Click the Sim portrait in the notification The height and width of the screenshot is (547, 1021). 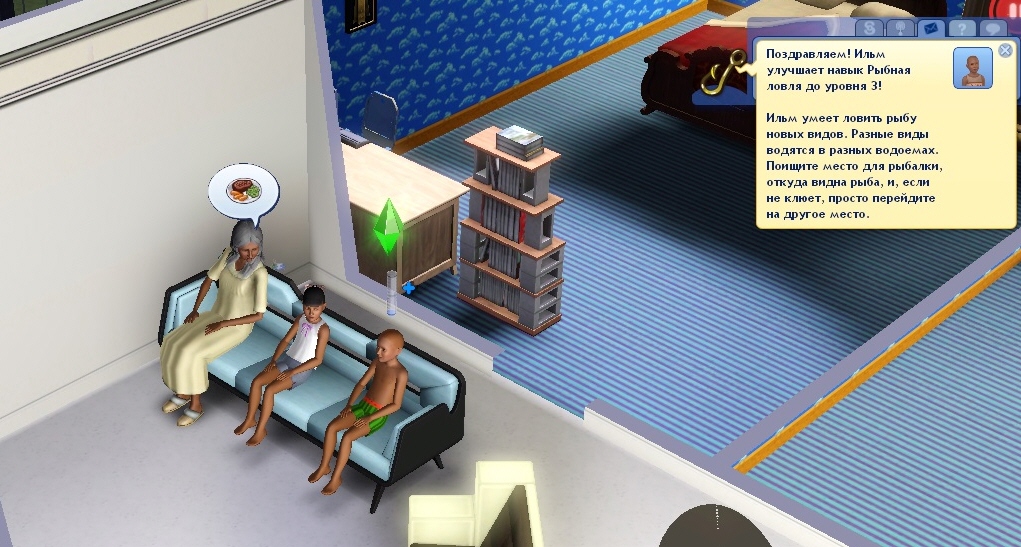[972, 68]
